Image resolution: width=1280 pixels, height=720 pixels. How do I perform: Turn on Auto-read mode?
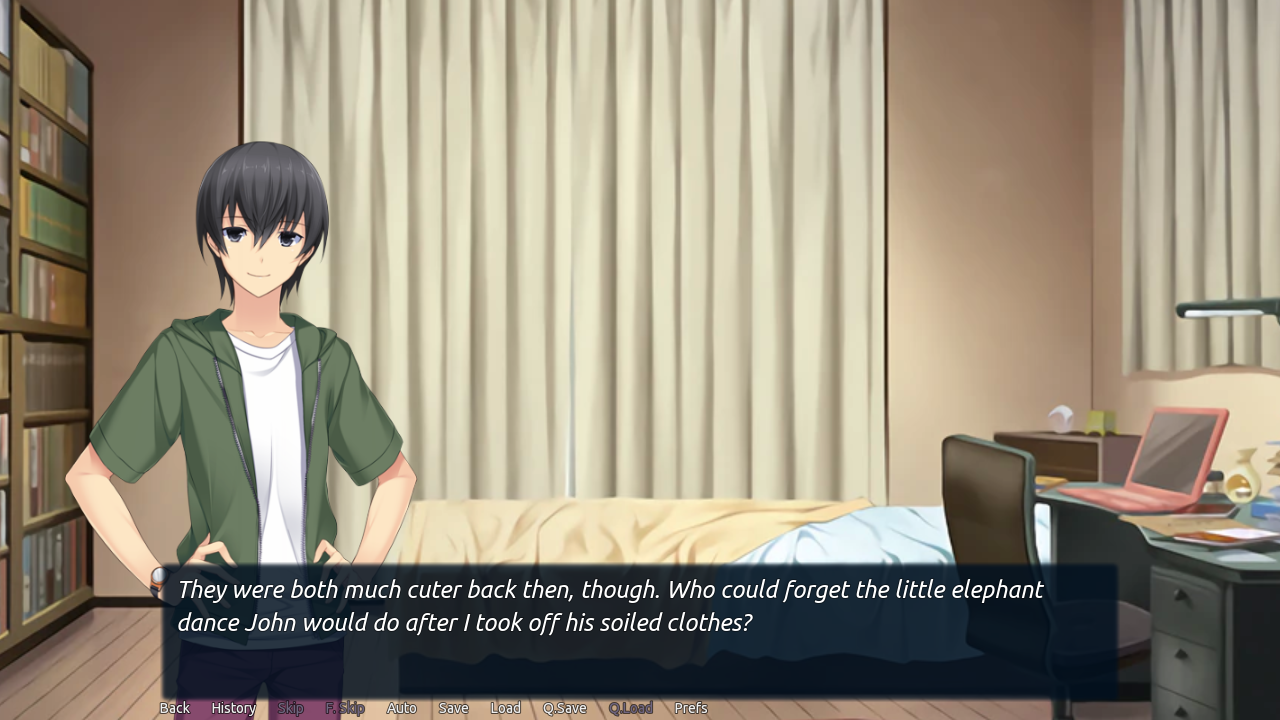tap(401, 707)
